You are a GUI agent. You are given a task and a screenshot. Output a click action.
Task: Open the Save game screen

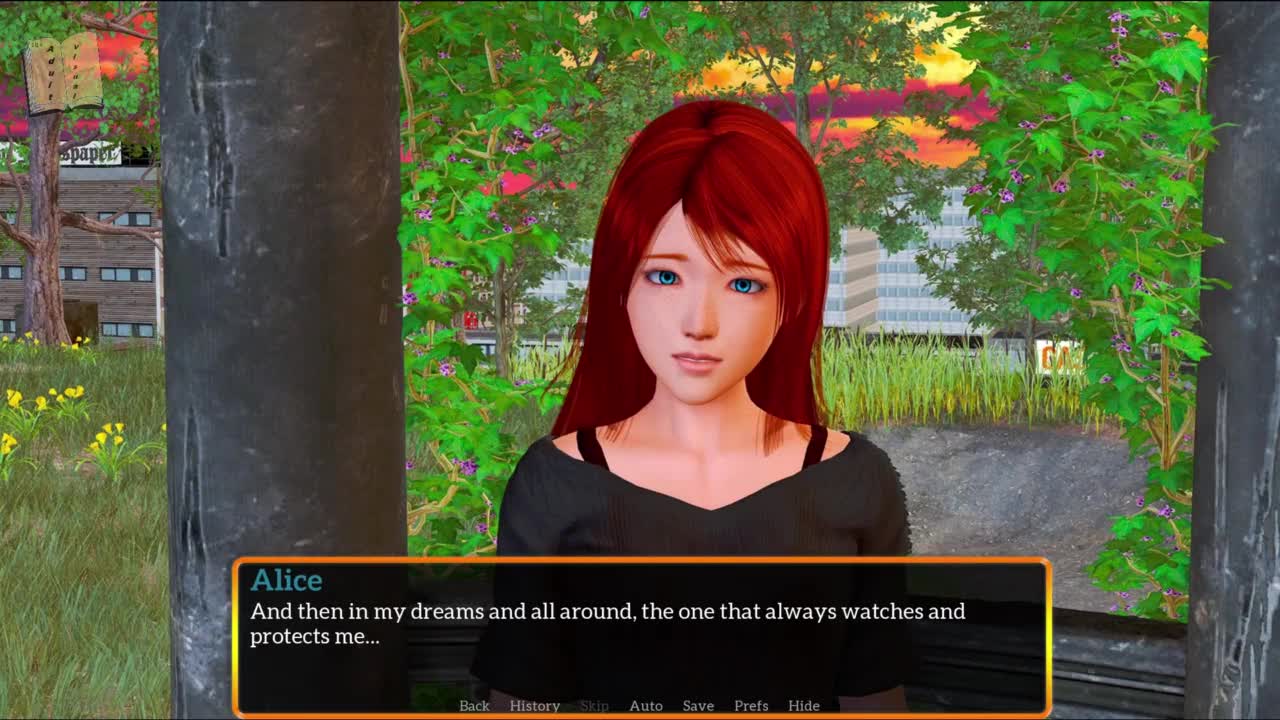(x=698, y=705)
